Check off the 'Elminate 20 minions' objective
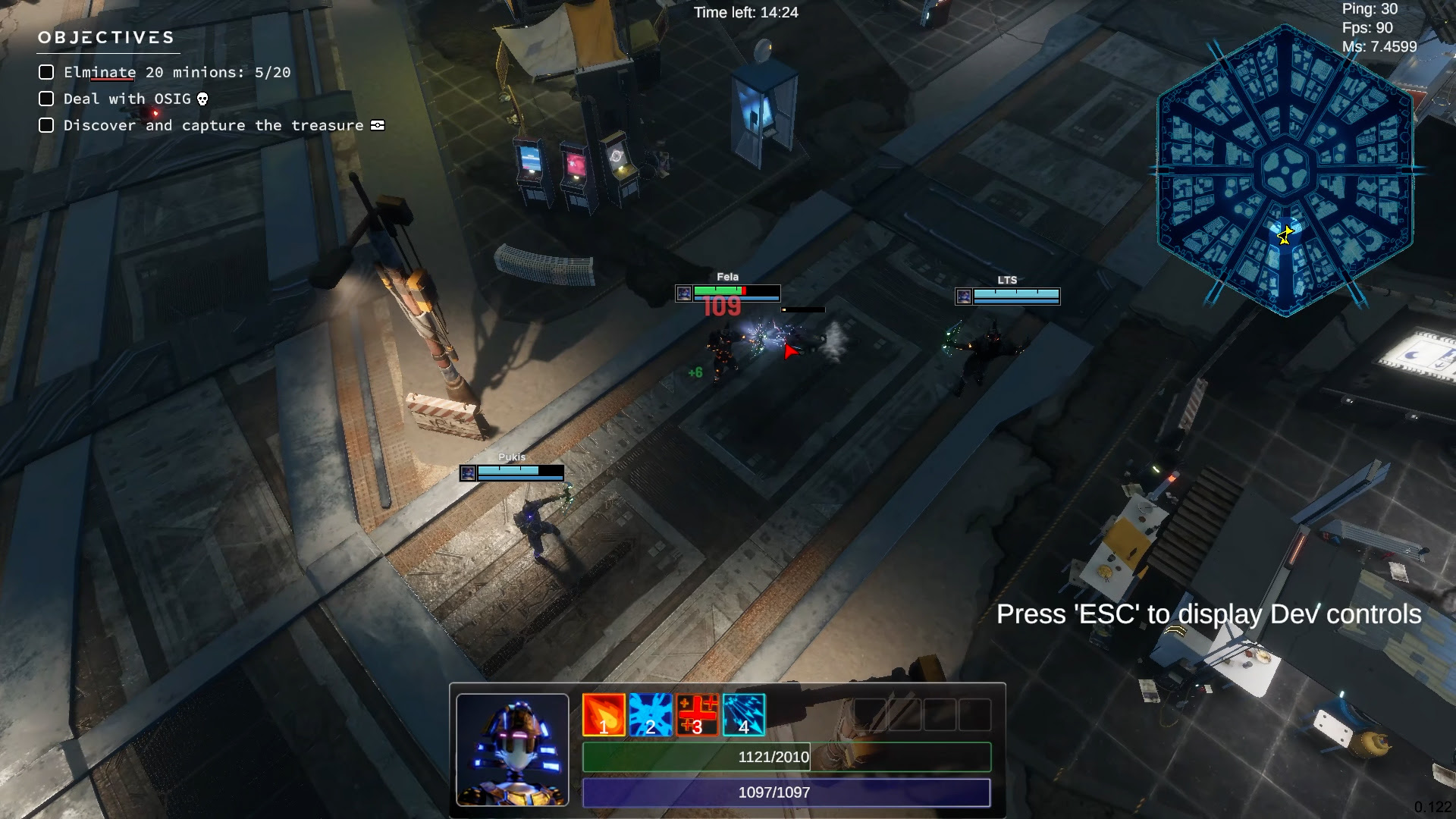Image resolution: width=1456 pixels, height=819 pixels. point(46,72)
